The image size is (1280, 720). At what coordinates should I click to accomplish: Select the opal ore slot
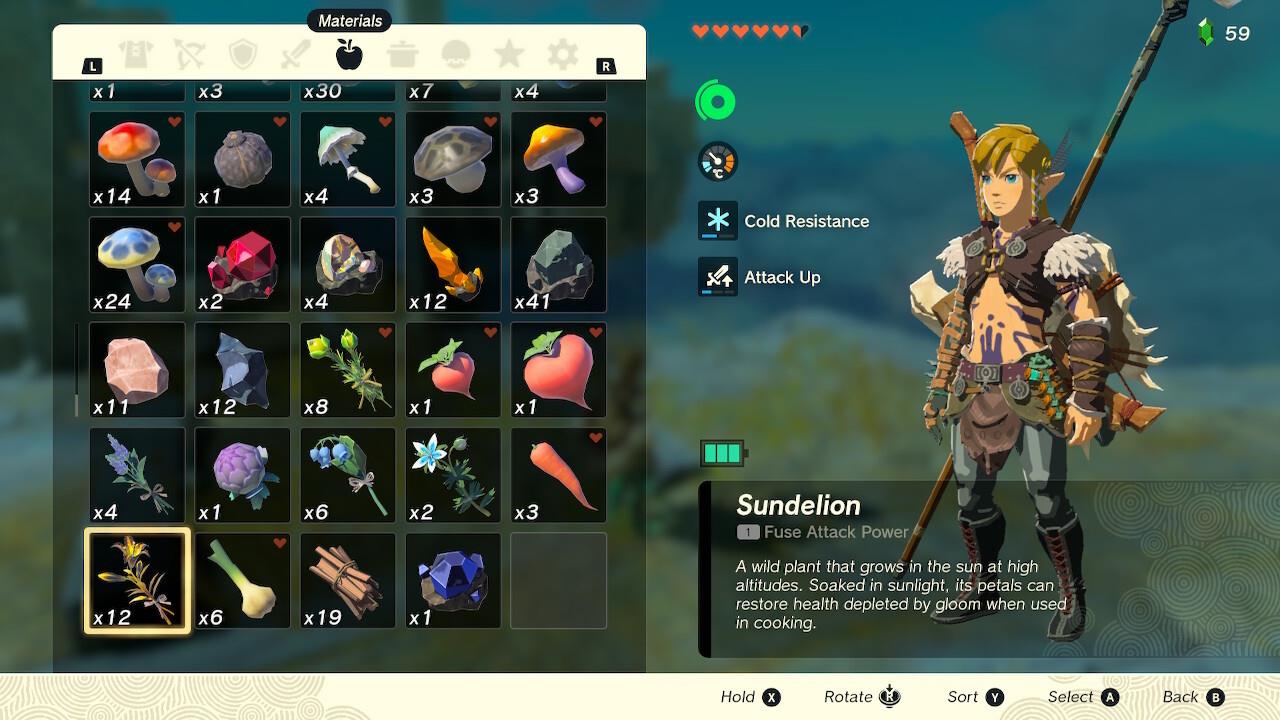348,265
